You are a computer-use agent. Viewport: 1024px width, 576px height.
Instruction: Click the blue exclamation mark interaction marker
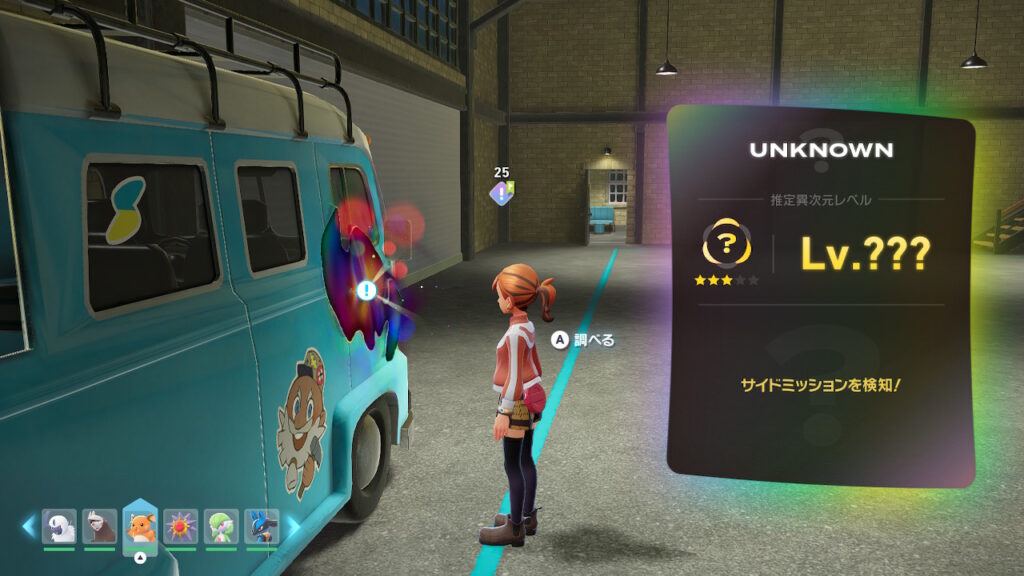[367, 291]
